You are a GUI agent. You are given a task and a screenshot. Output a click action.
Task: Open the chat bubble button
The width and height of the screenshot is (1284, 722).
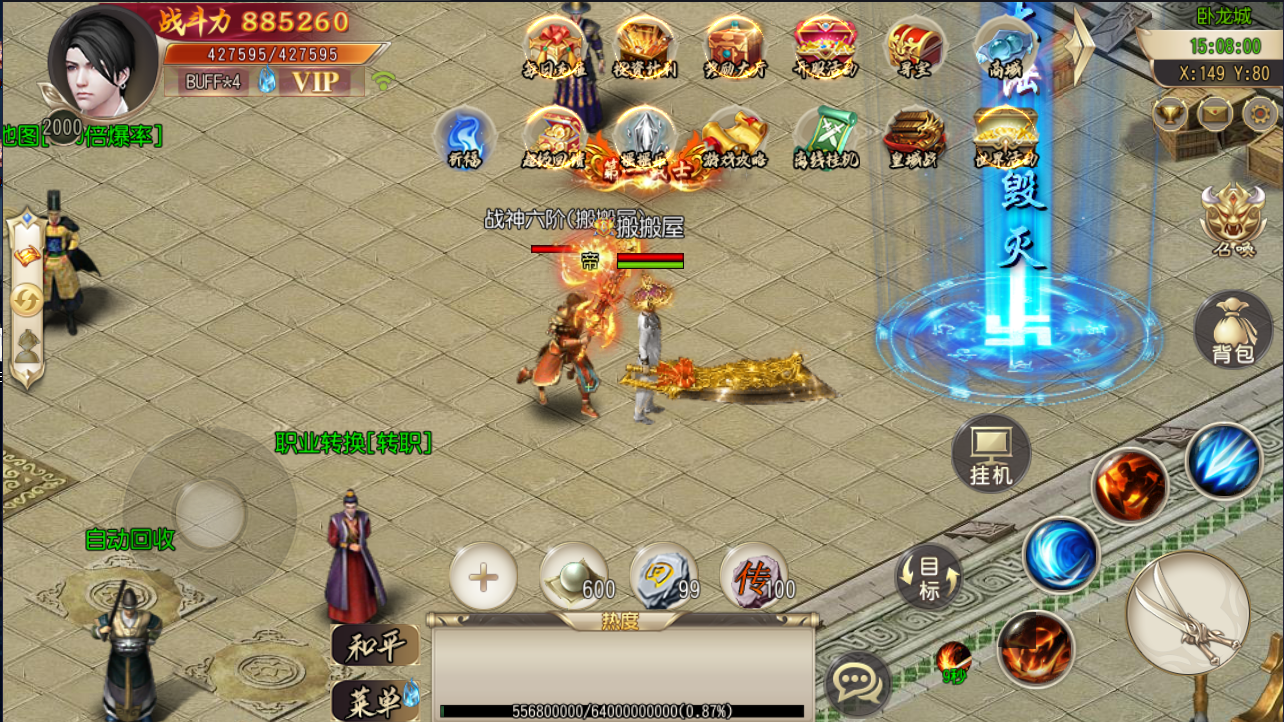click(857, 684)
